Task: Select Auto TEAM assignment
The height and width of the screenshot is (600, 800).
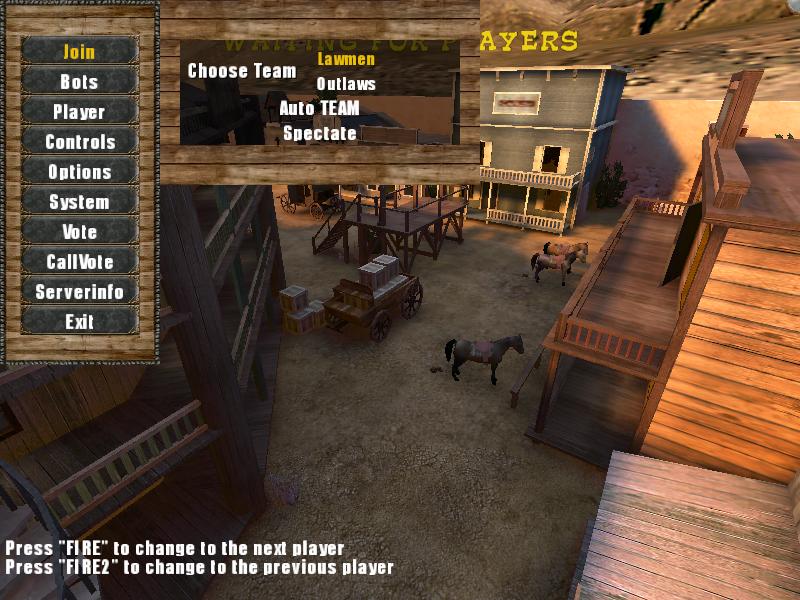Action: [319, 108]
